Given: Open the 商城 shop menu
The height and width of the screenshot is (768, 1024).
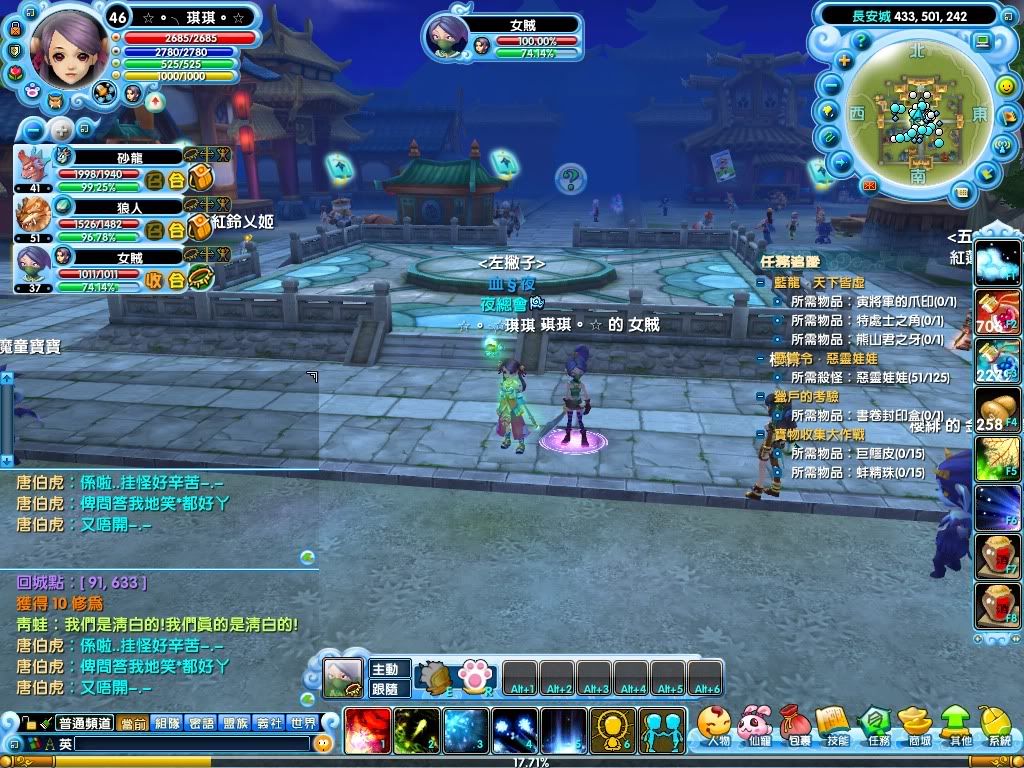Looking at the screenshot, I should (x=916, y=724).
